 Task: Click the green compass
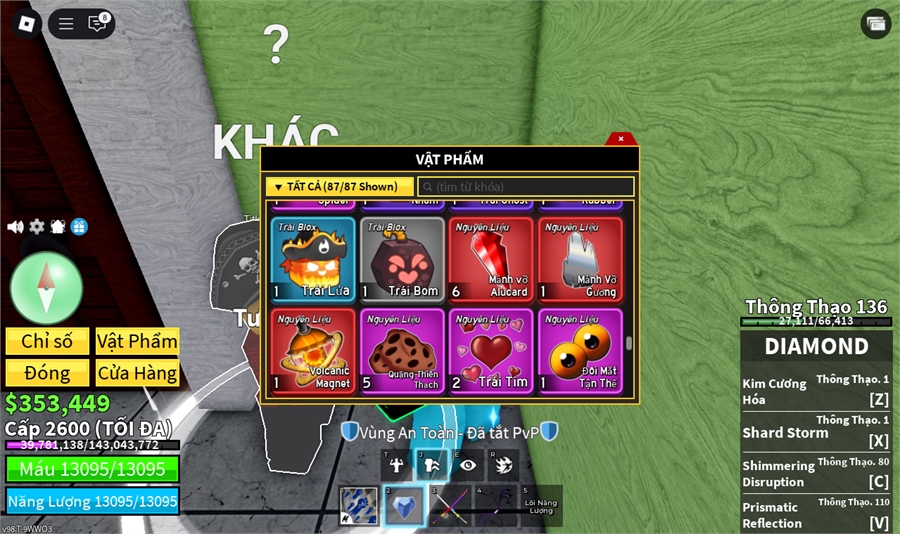(x=46, y=288)
